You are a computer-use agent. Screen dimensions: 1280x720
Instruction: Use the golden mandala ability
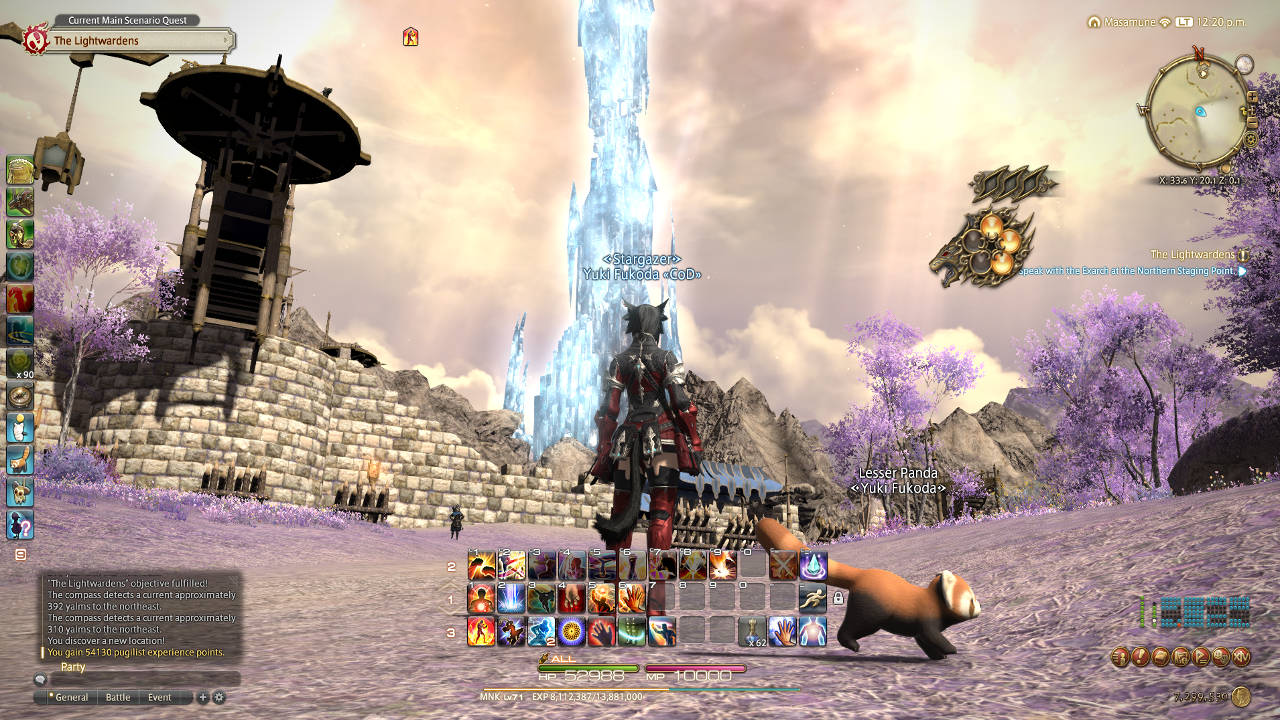tap(572, 631)
